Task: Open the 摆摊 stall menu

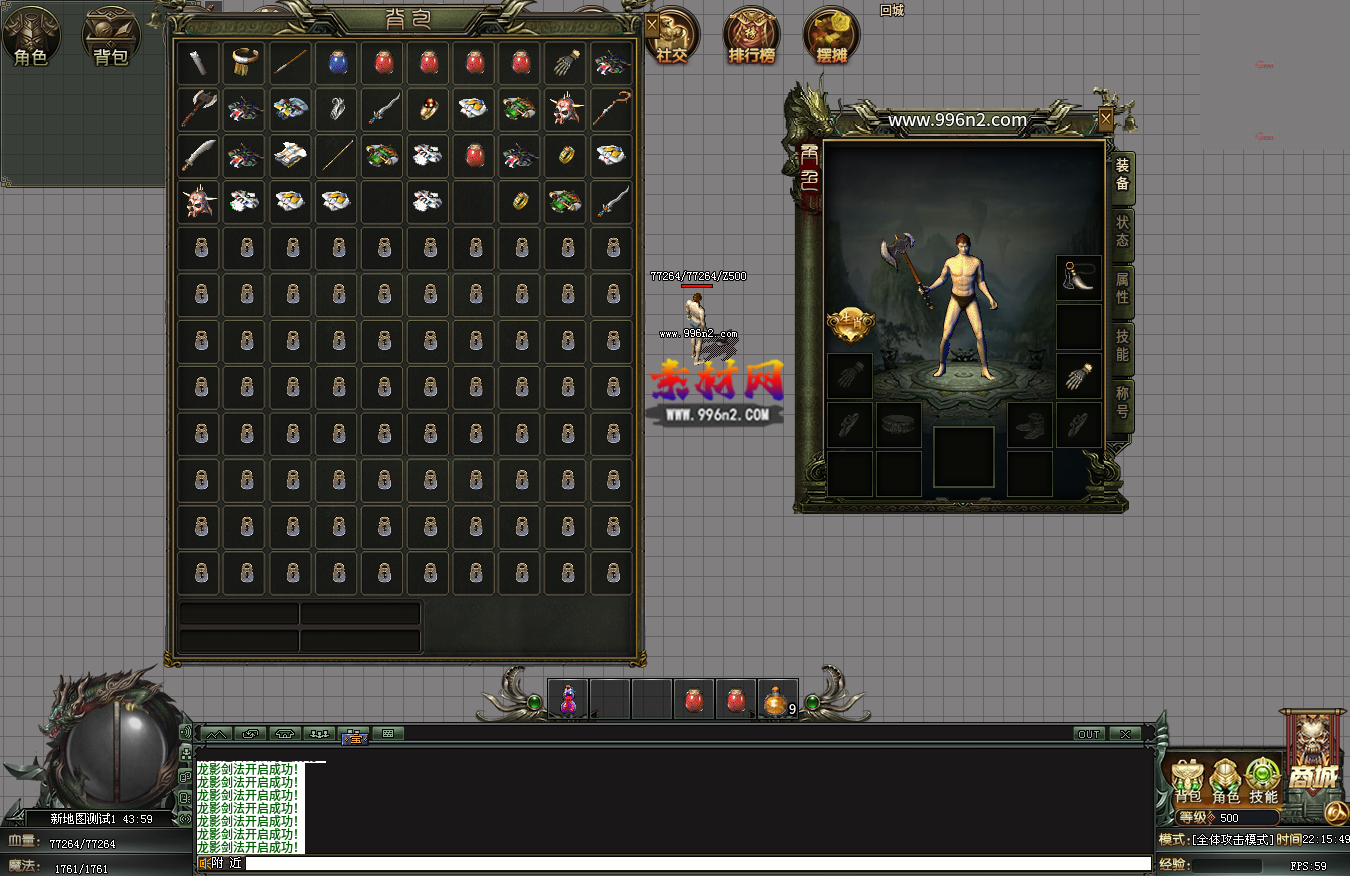Action: [832, 38]
